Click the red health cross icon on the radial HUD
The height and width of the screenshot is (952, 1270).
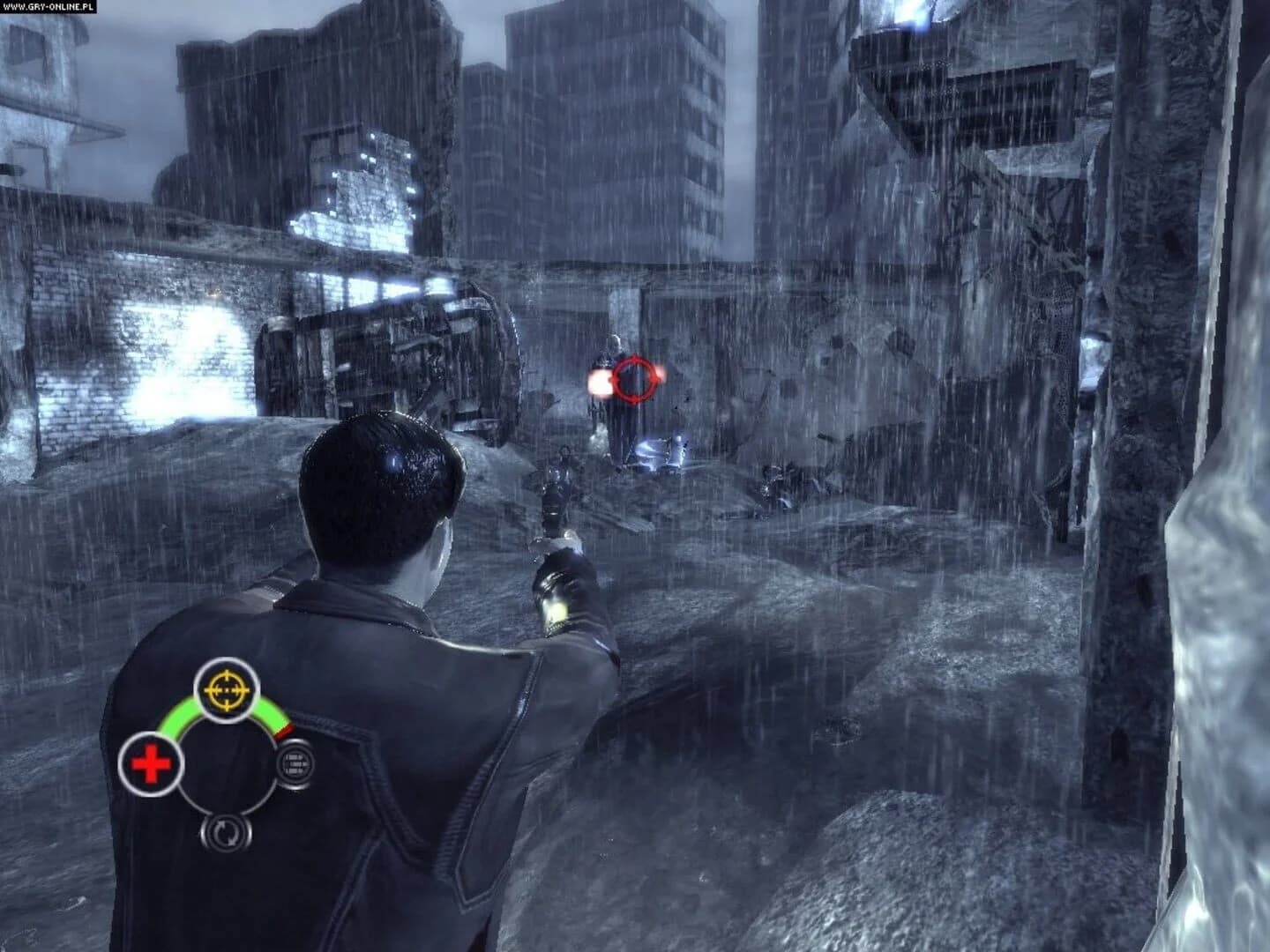pyautogui.click(x=152, y=763)
